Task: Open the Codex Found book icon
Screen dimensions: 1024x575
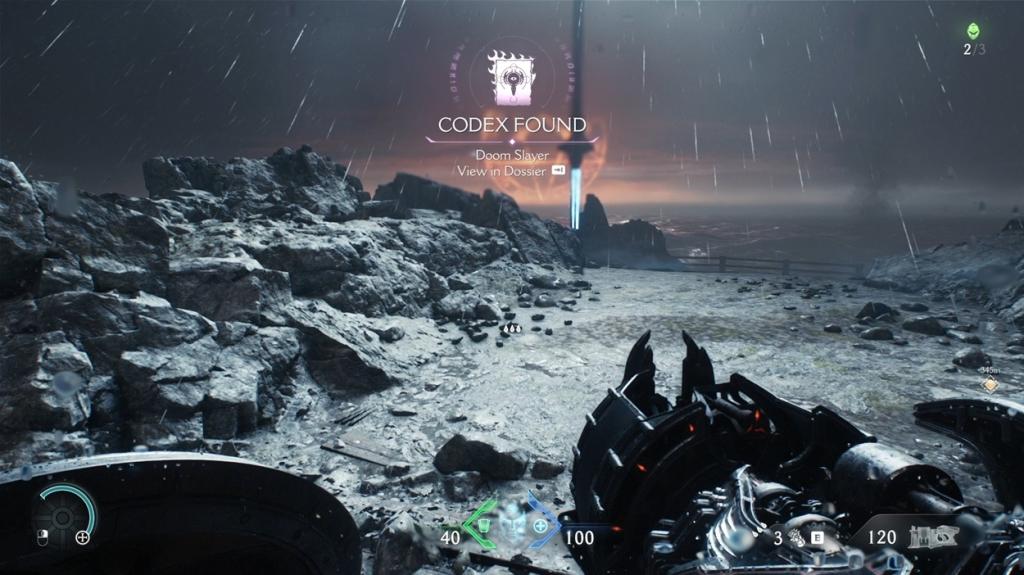Action: (x=511, y=77)
